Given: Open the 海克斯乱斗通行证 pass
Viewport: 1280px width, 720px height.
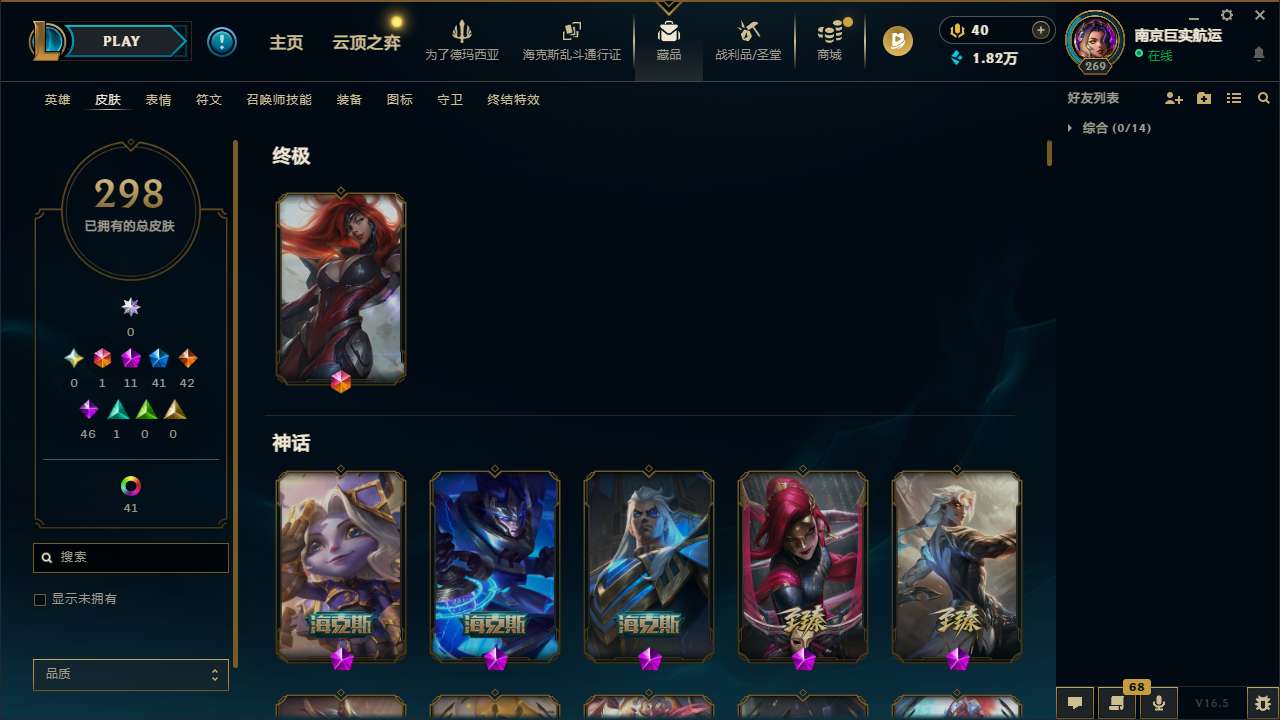Looking at the screenshot, I should pyautogui.click(x=571, y=40).
